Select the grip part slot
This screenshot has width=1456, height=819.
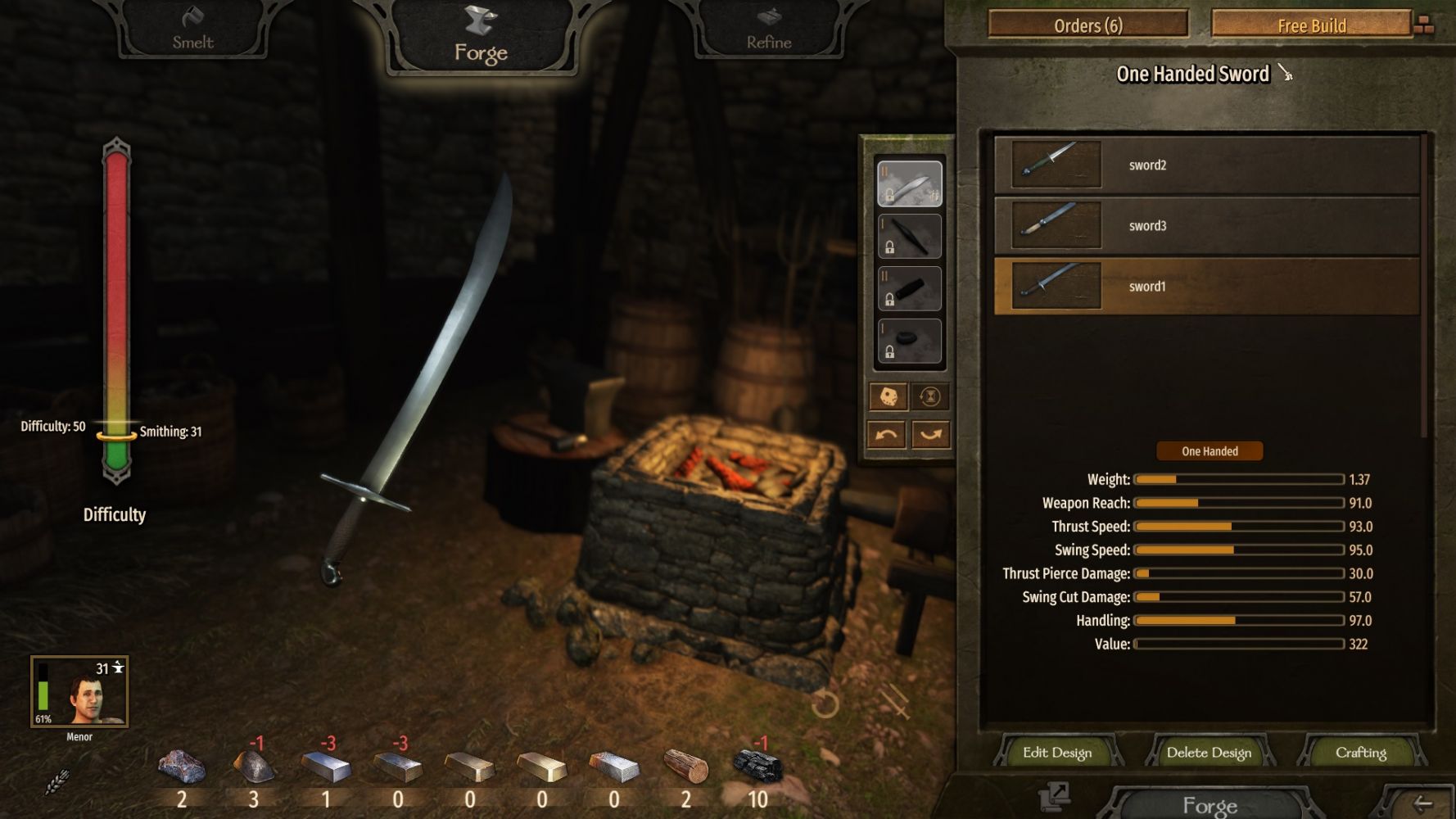click(910, 288)
